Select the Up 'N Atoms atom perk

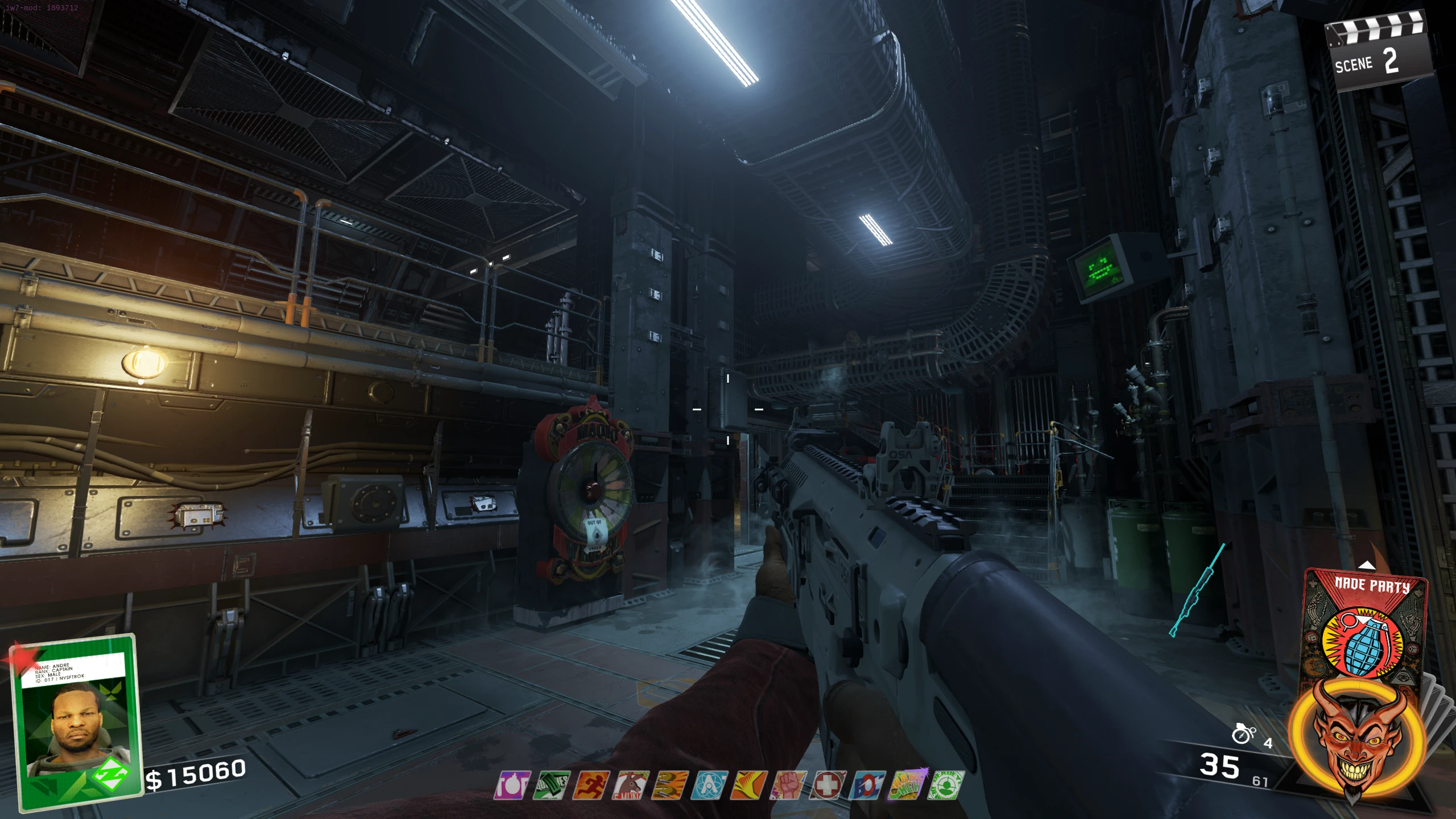pos(709,785)
